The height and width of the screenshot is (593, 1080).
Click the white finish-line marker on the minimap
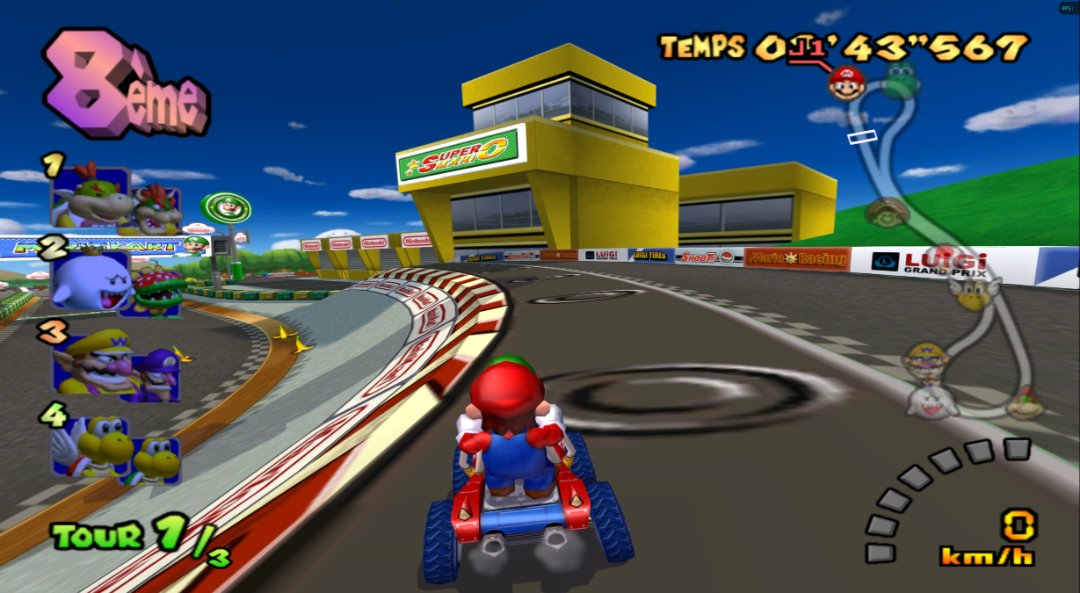862,136
